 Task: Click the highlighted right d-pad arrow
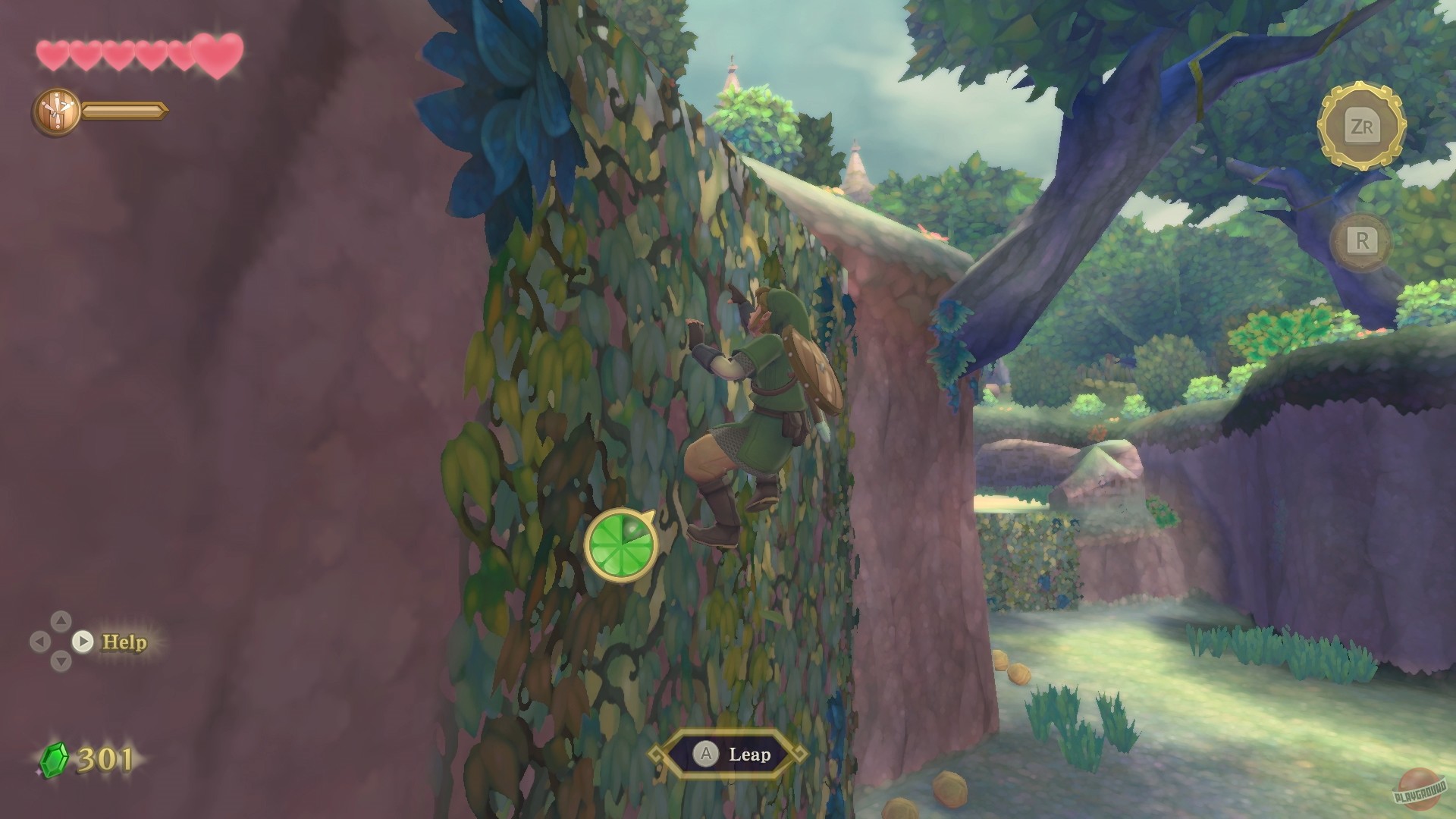[x=82, y=642]
